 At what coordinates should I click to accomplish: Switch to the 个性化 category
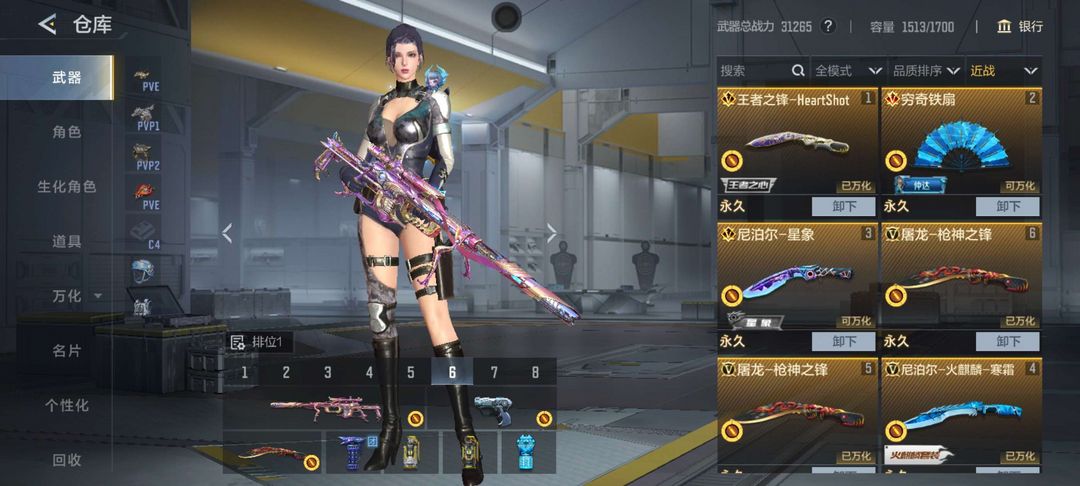(67, 405)
